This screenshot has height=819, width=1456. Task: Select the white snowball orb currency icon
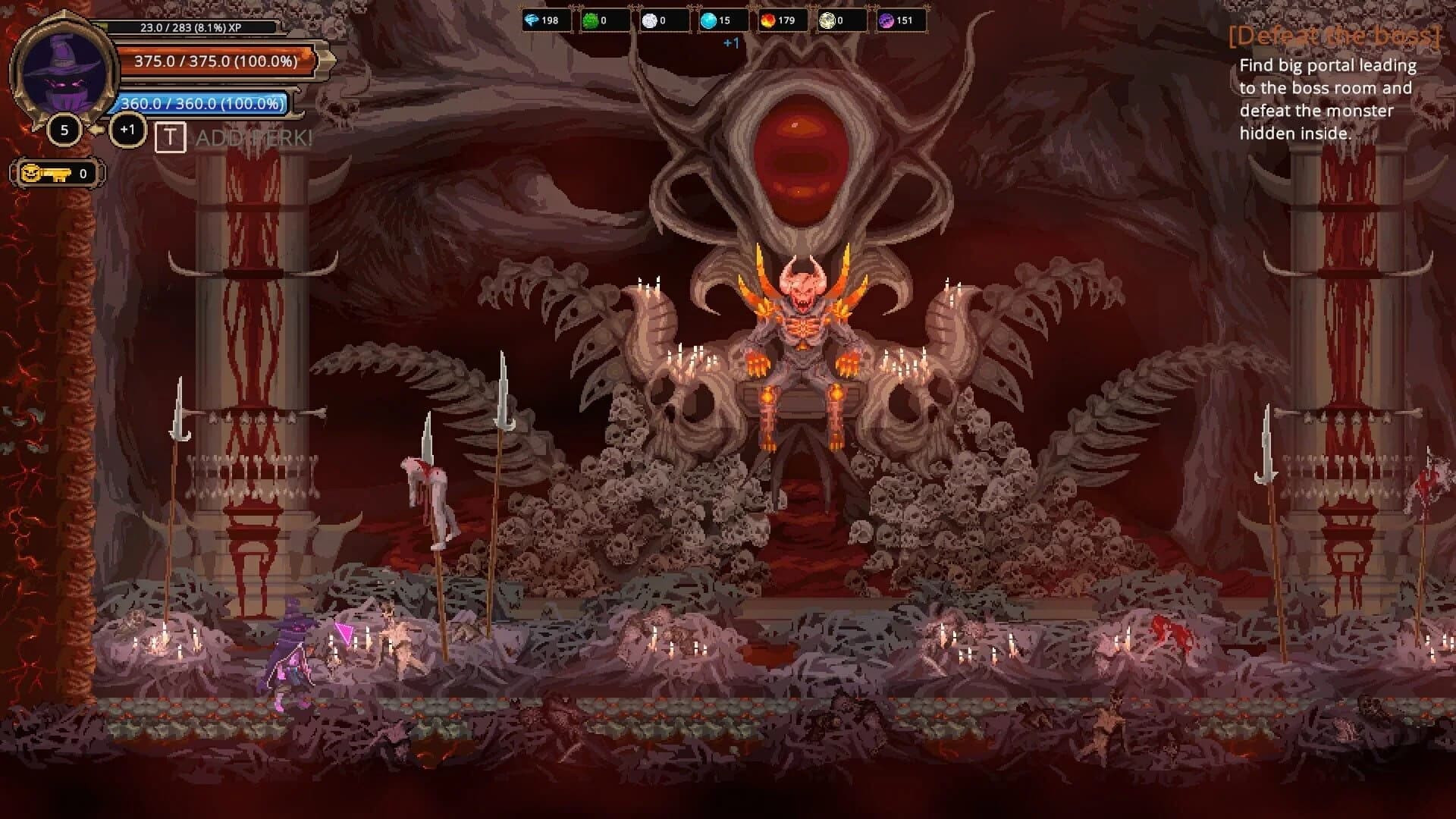[x=651, y=21]
